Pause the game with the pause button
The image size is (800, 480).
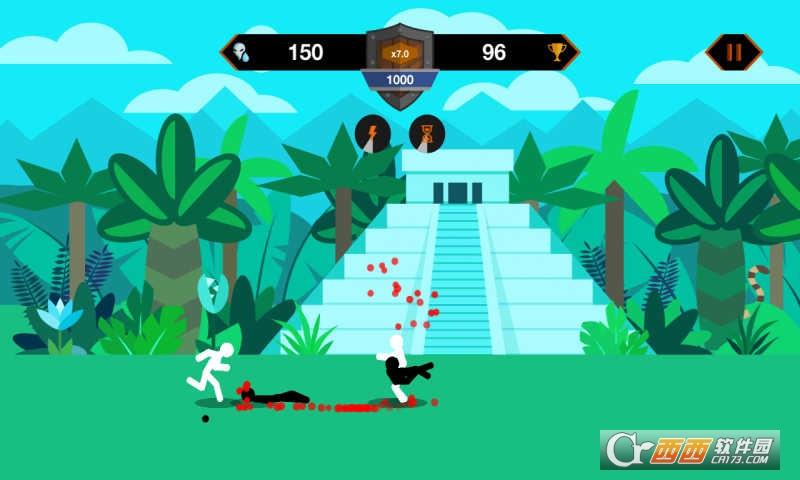tap(733, 52)
